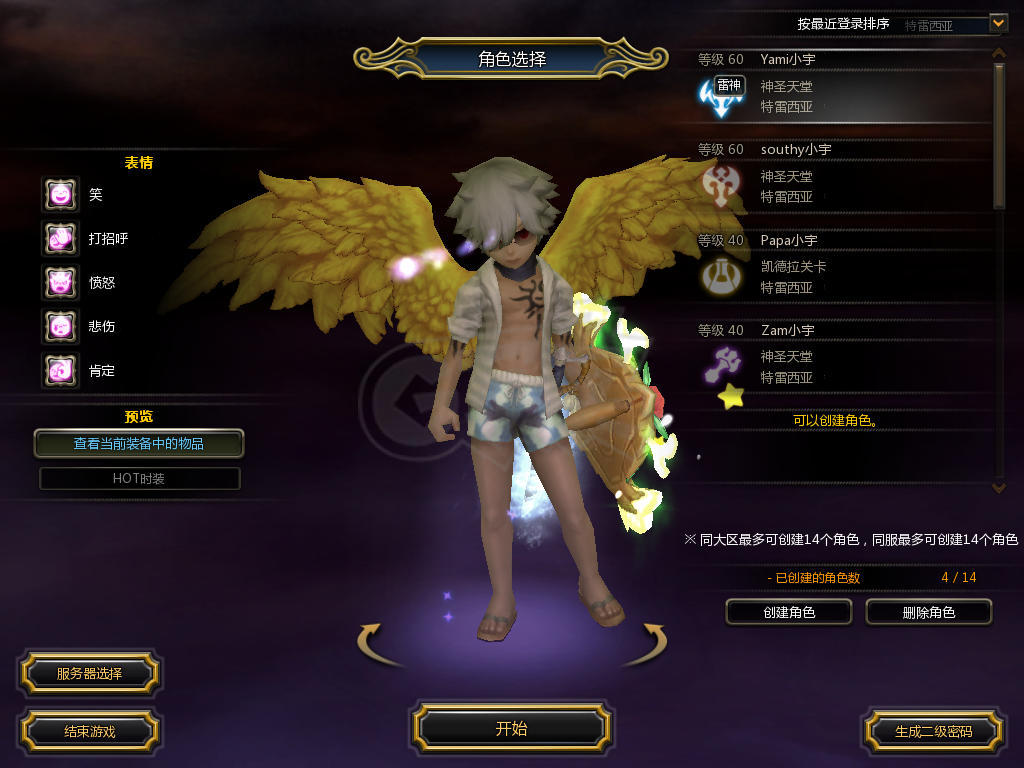Click 删除角色 delete character button
Viewport: 1024px width, 768px height.
tap(928, 611)
